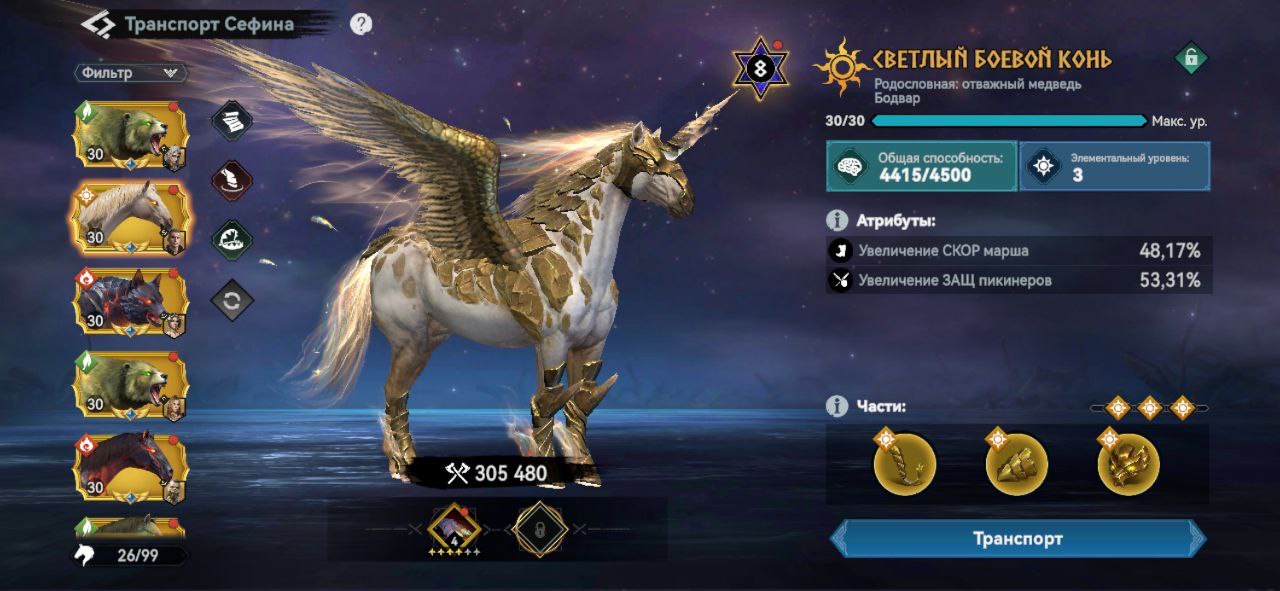Select the golden helmet part slot
1280x591 pixels.
(1129, 464)
